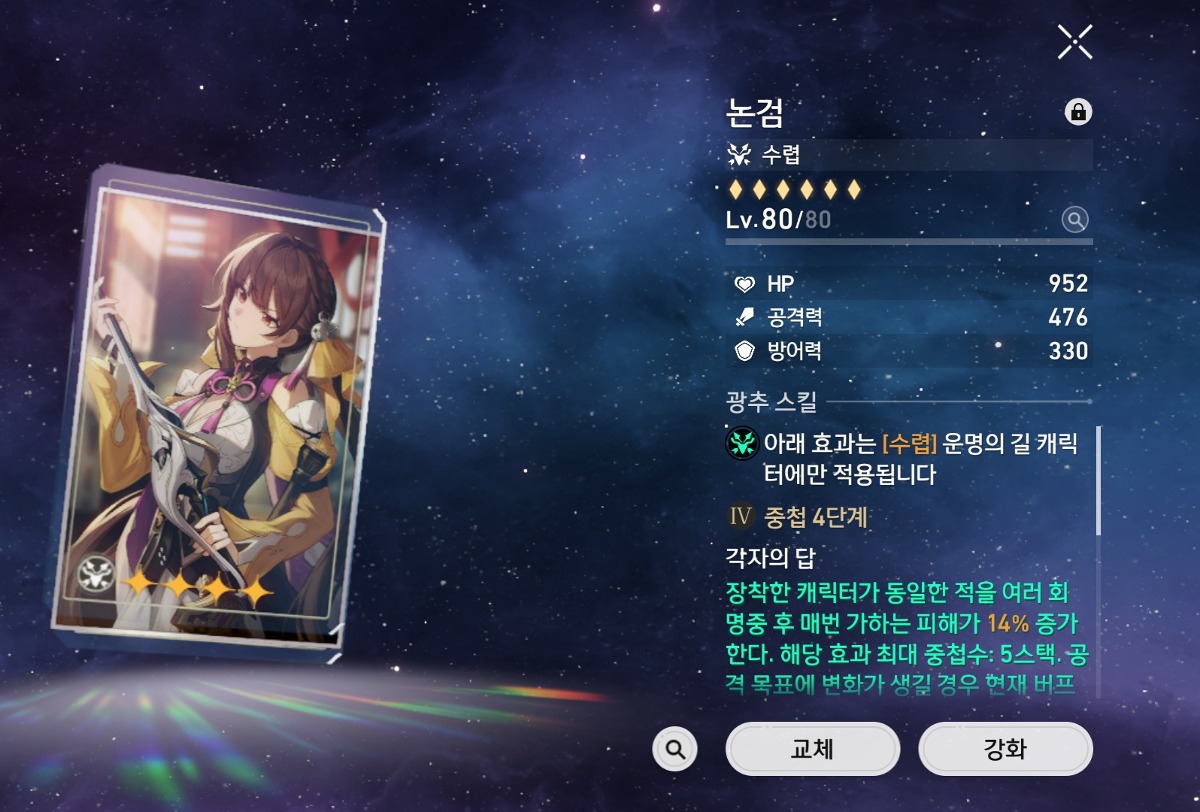Click the 교체 button to swap light cone
Image resolution: width=1200 pixels, height=812 pixels.
coord(812,749)
